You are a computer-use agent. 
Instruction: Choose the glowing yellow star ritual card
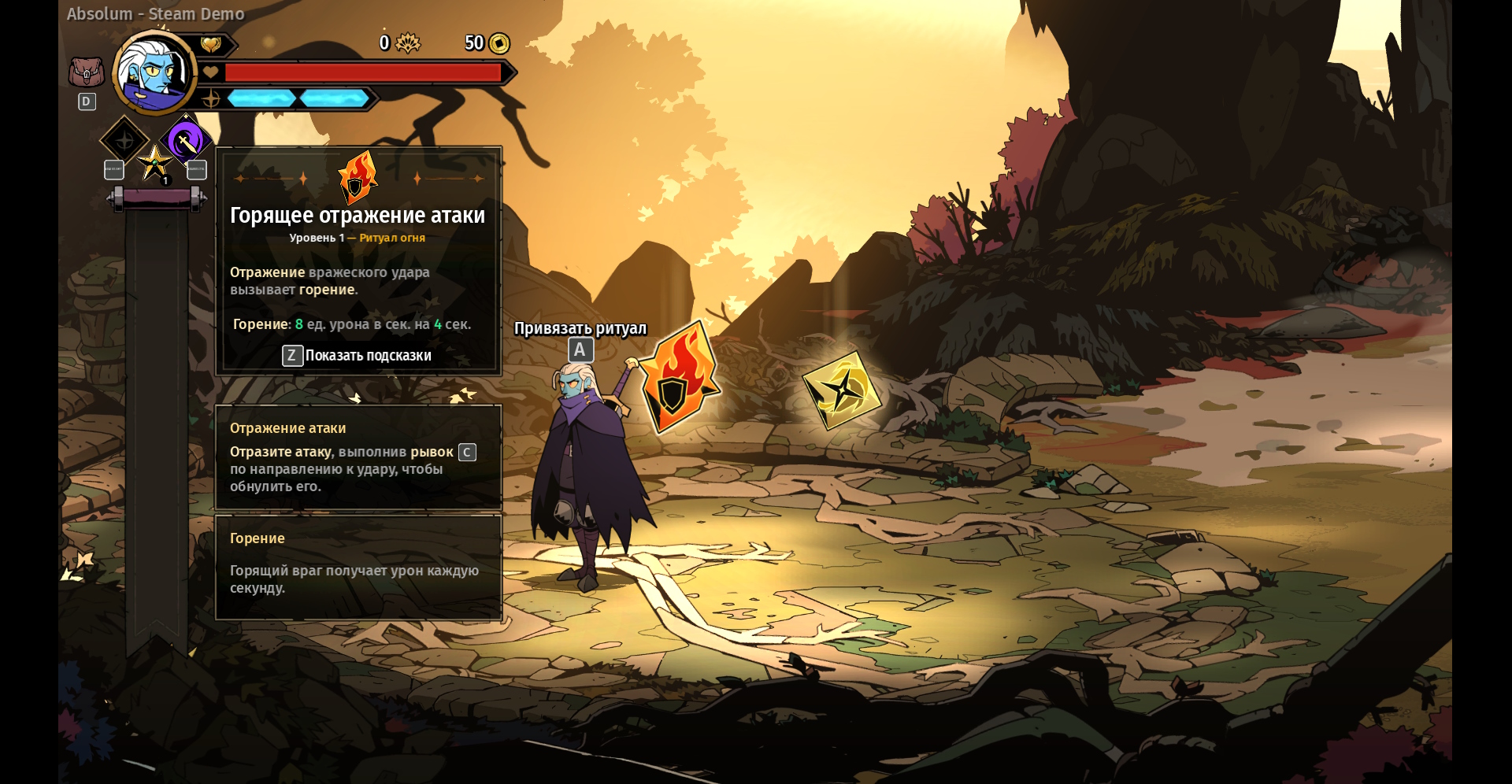click(841, 390)
